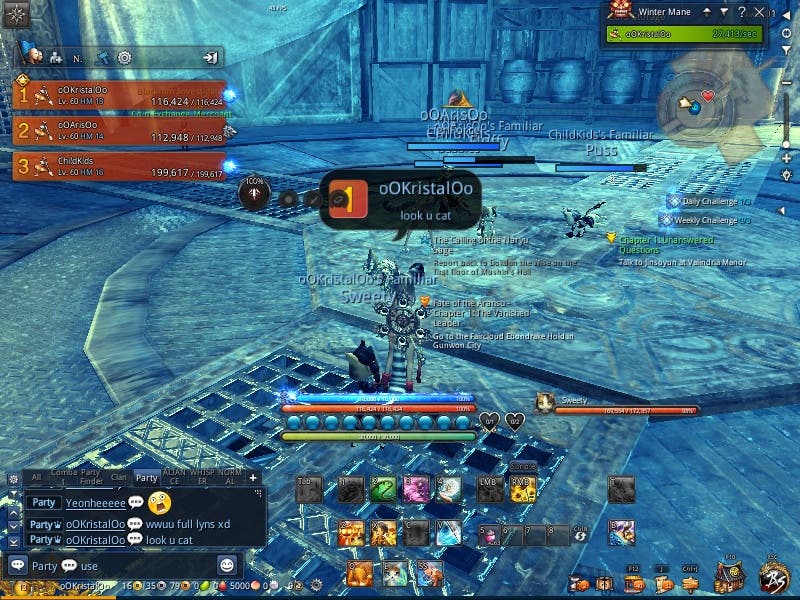
Task: Activate the green skill on key 2
Action: [383, 489]
